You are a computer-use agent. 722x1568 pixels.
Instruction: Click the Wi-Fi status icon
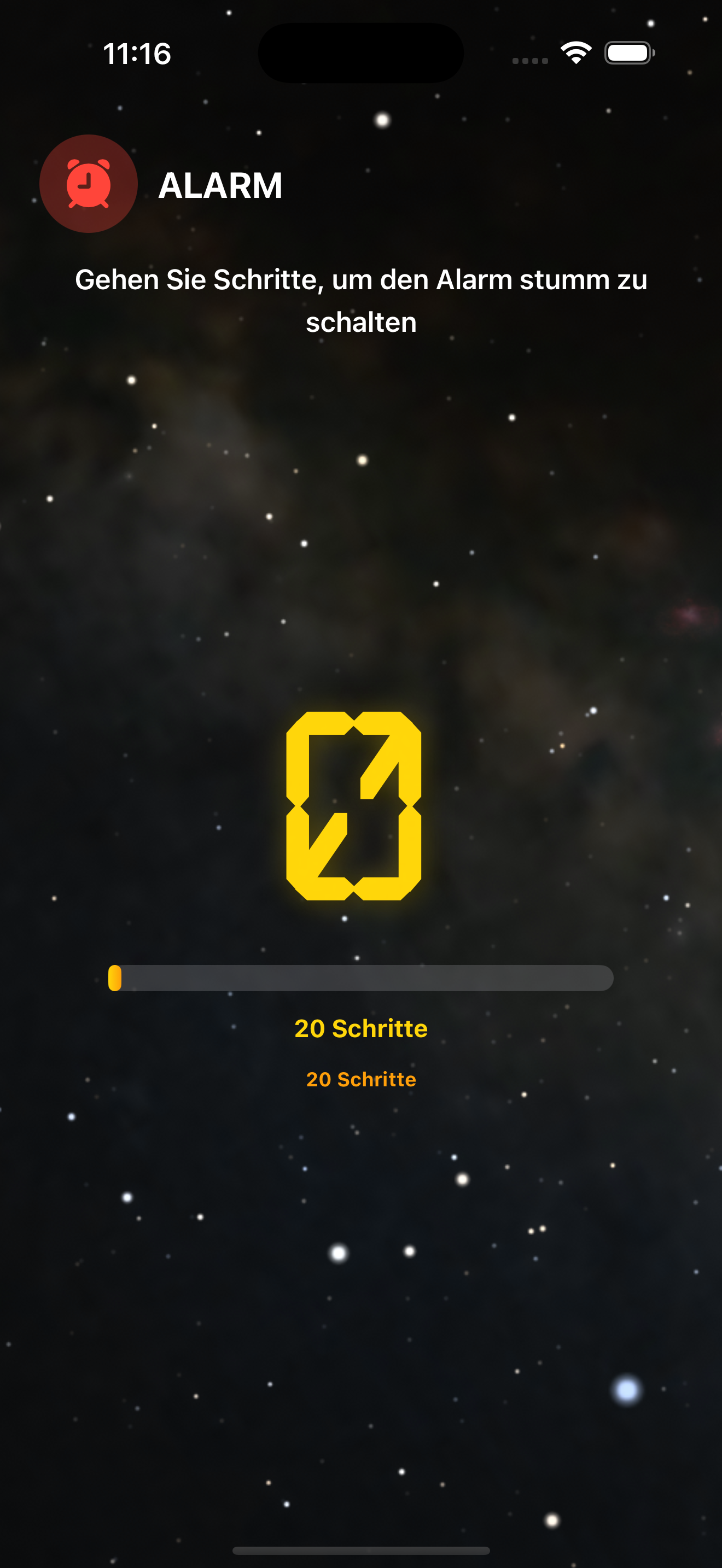tap(575, 52)
